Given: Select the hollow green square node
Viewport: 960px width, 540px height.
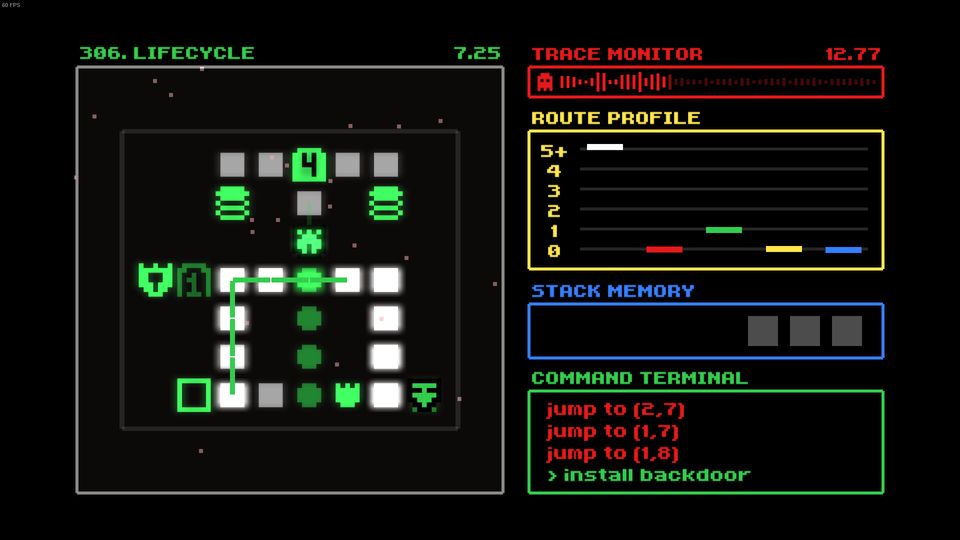Looking at the screenshot, I should (x=194, y=395).
